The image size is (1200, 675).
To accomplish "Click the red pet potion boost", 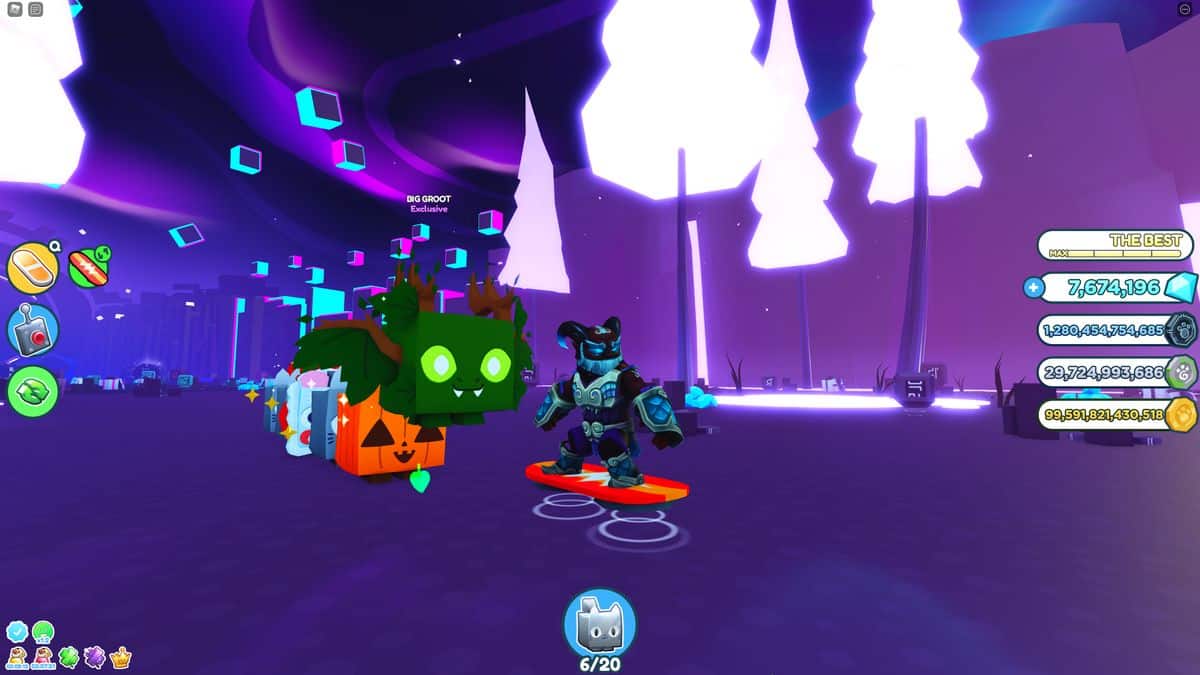I will point(43,657).
